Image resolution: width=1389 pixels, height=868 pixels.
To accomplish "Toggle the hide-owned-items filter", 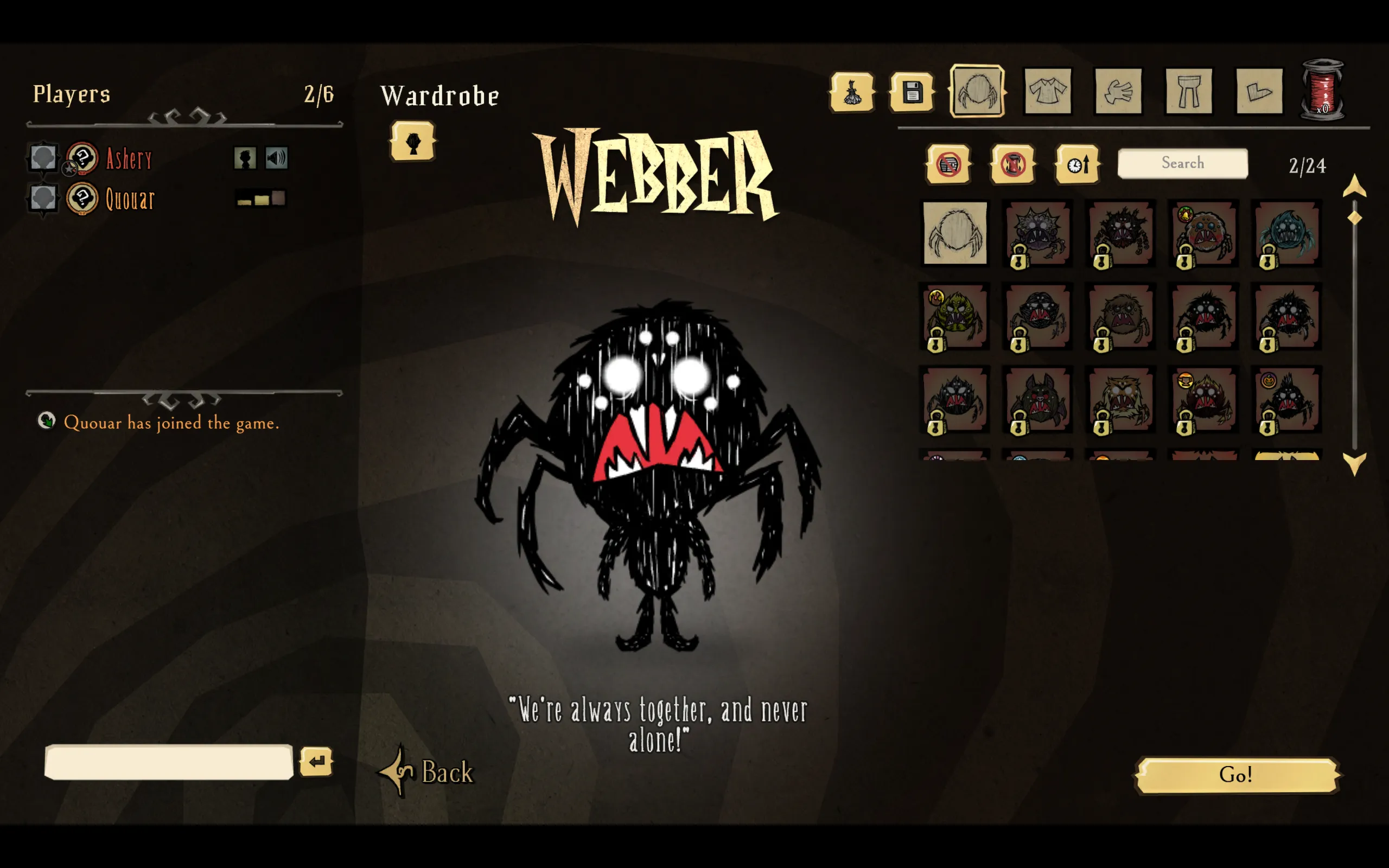I will coord(948,165).
